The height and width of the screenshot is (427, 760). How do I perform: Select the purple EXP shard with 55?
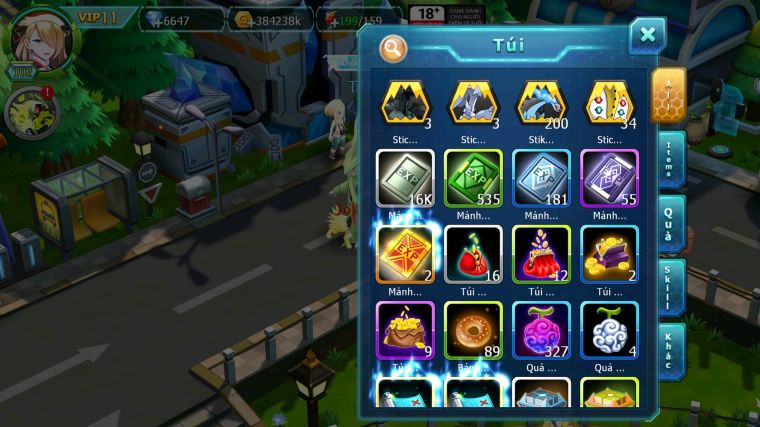pyautogui.click(x=609, y=179)
